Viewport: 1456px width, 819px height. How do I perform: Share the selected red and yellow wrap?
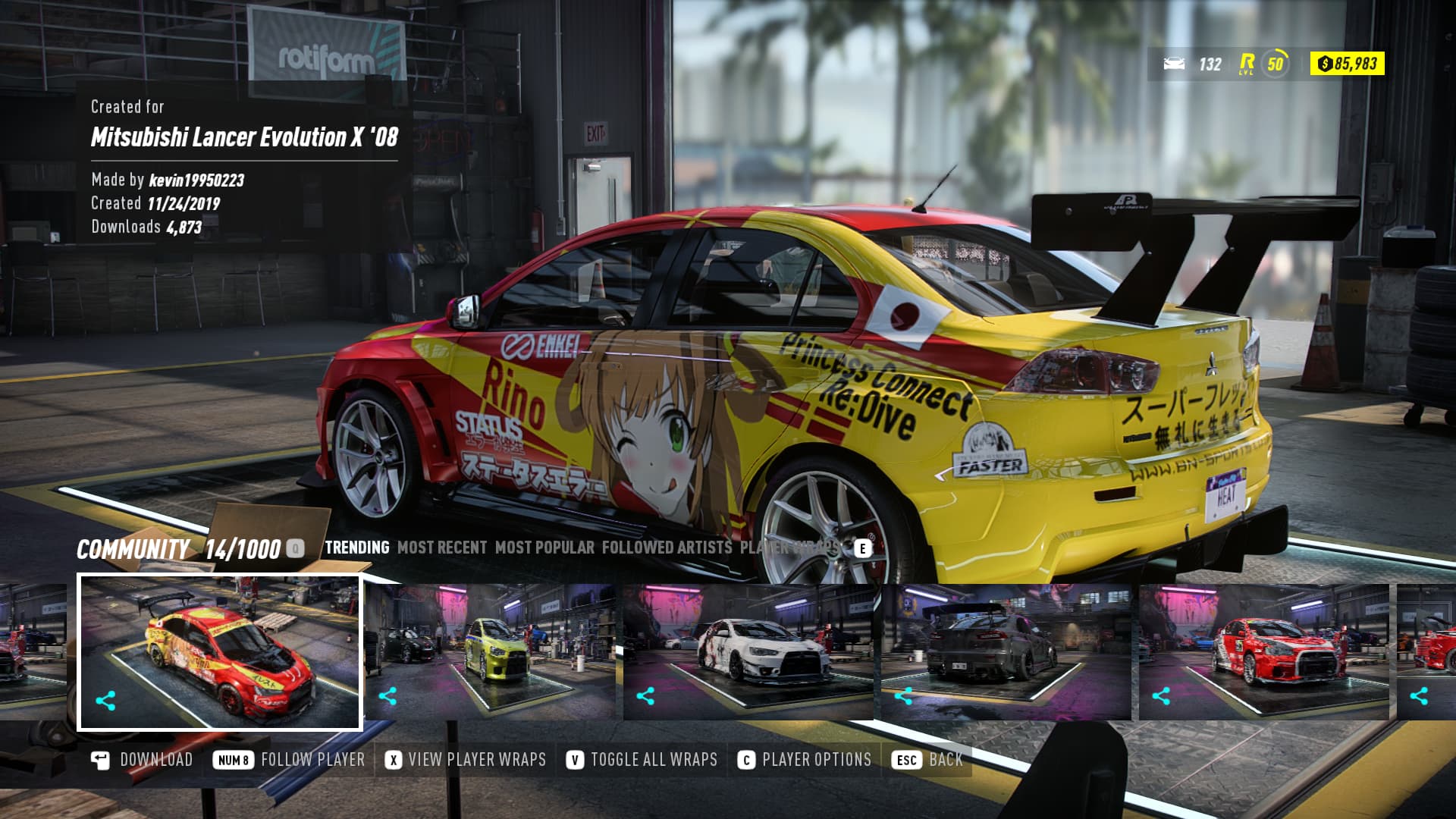[106, 701]
